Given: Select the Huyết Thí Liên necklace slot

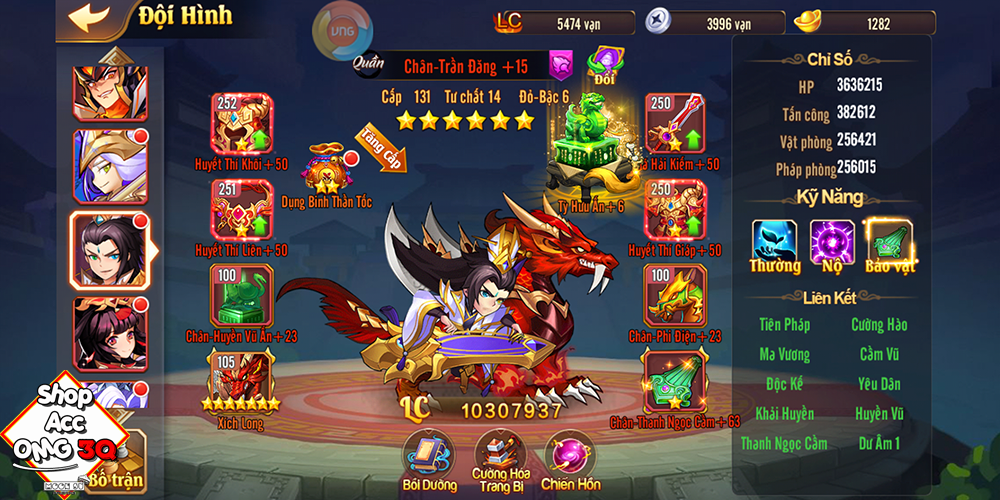Looking at the screenshot, I should click(x=240, y=209).
